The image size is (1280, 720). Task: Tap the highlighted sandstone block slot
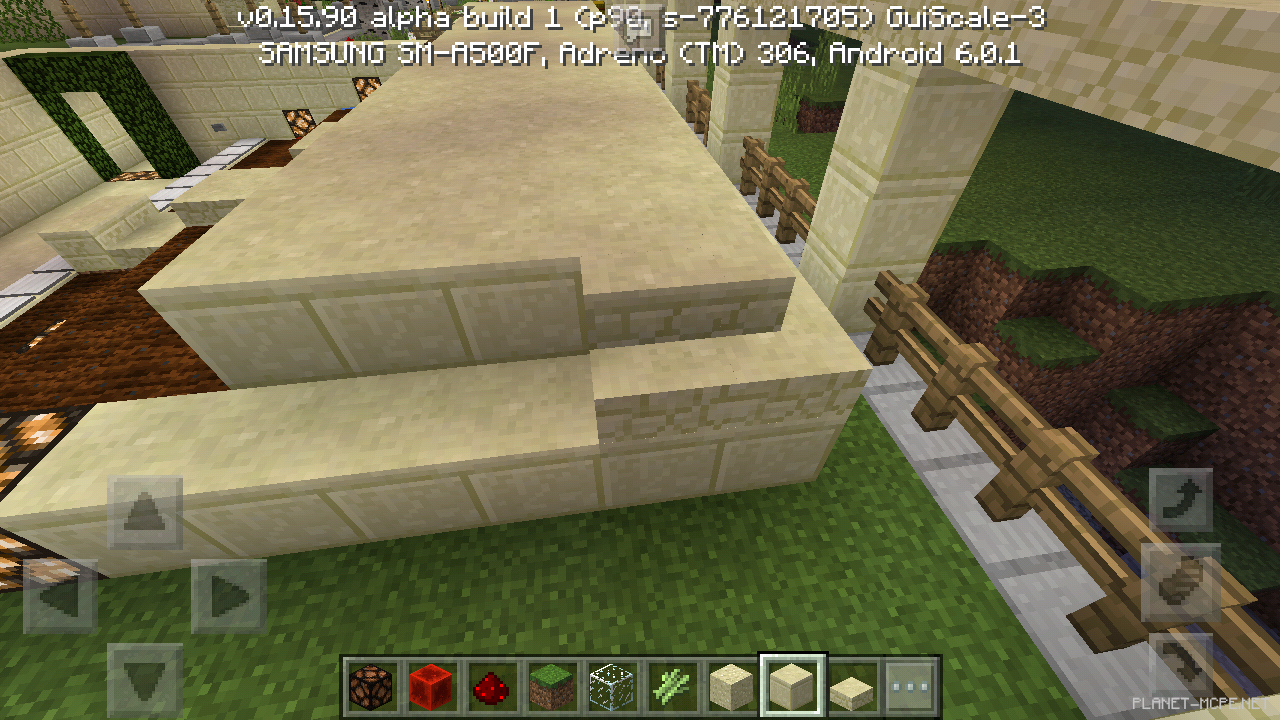791,687
